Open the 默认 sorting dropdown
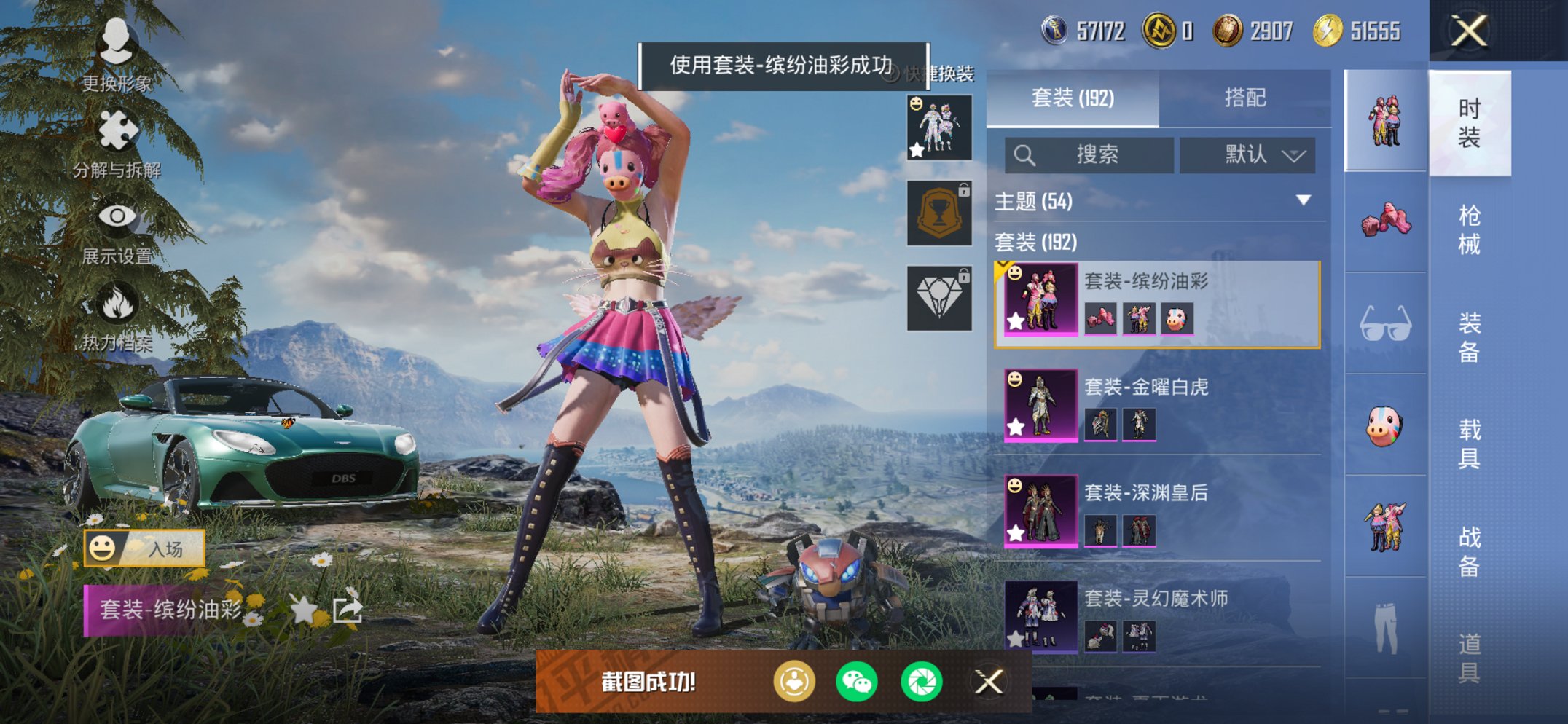 tap(1248, 155)
